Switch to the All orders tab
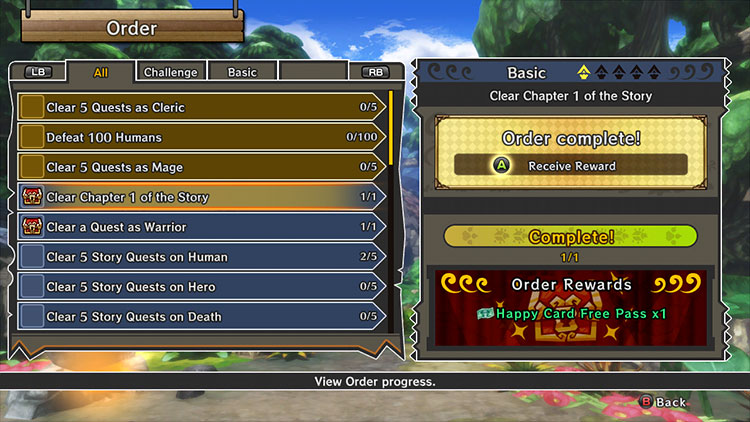The image size is (750, 422). tap(101, 72)
